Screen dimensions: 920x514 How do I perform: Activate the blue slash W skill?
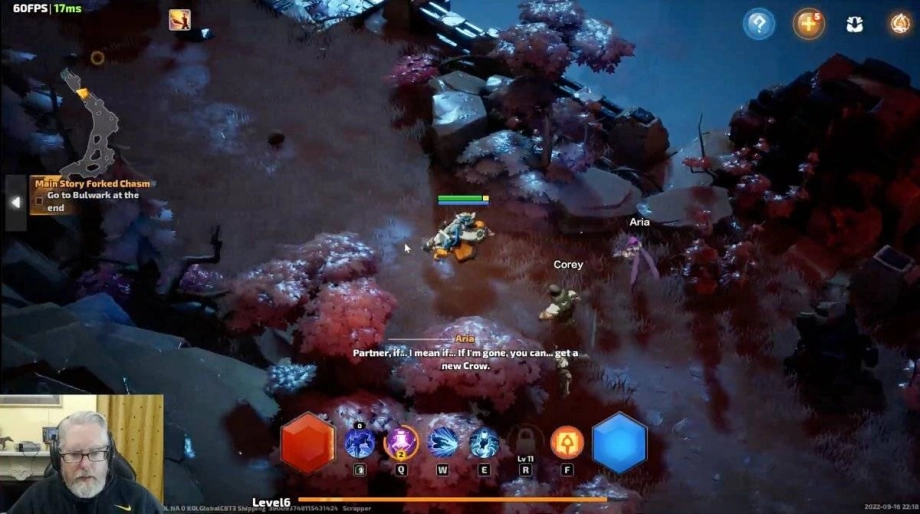443,442
